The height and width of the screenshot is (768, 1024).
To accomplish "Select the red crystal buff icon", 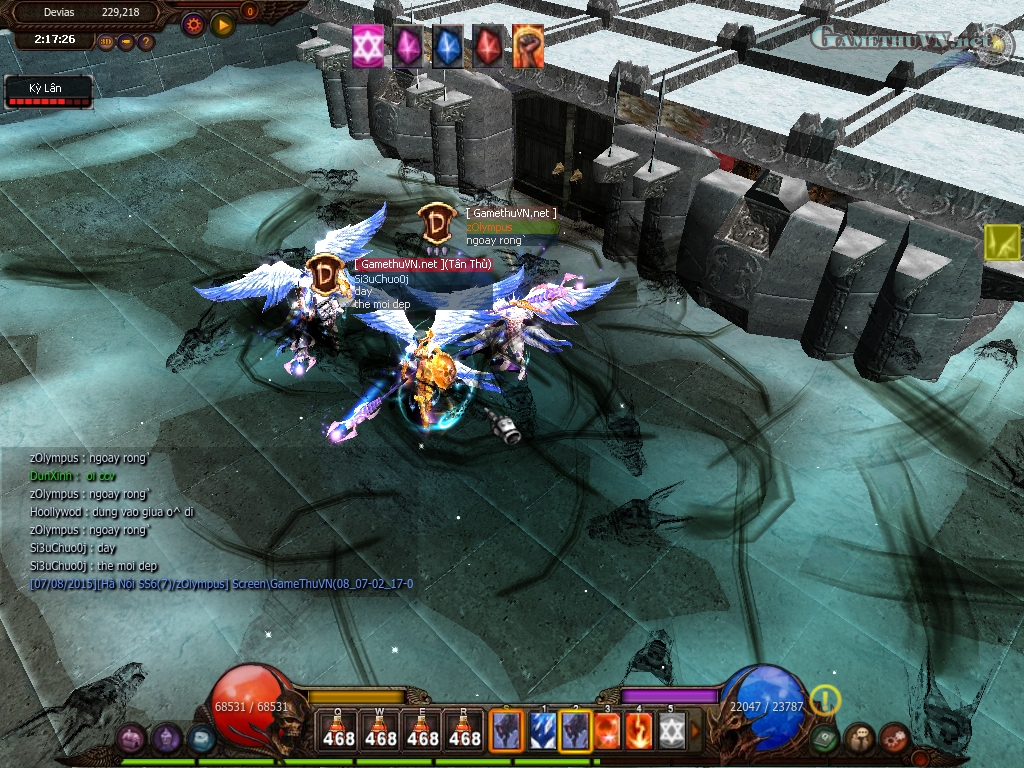I will [488, 47].
